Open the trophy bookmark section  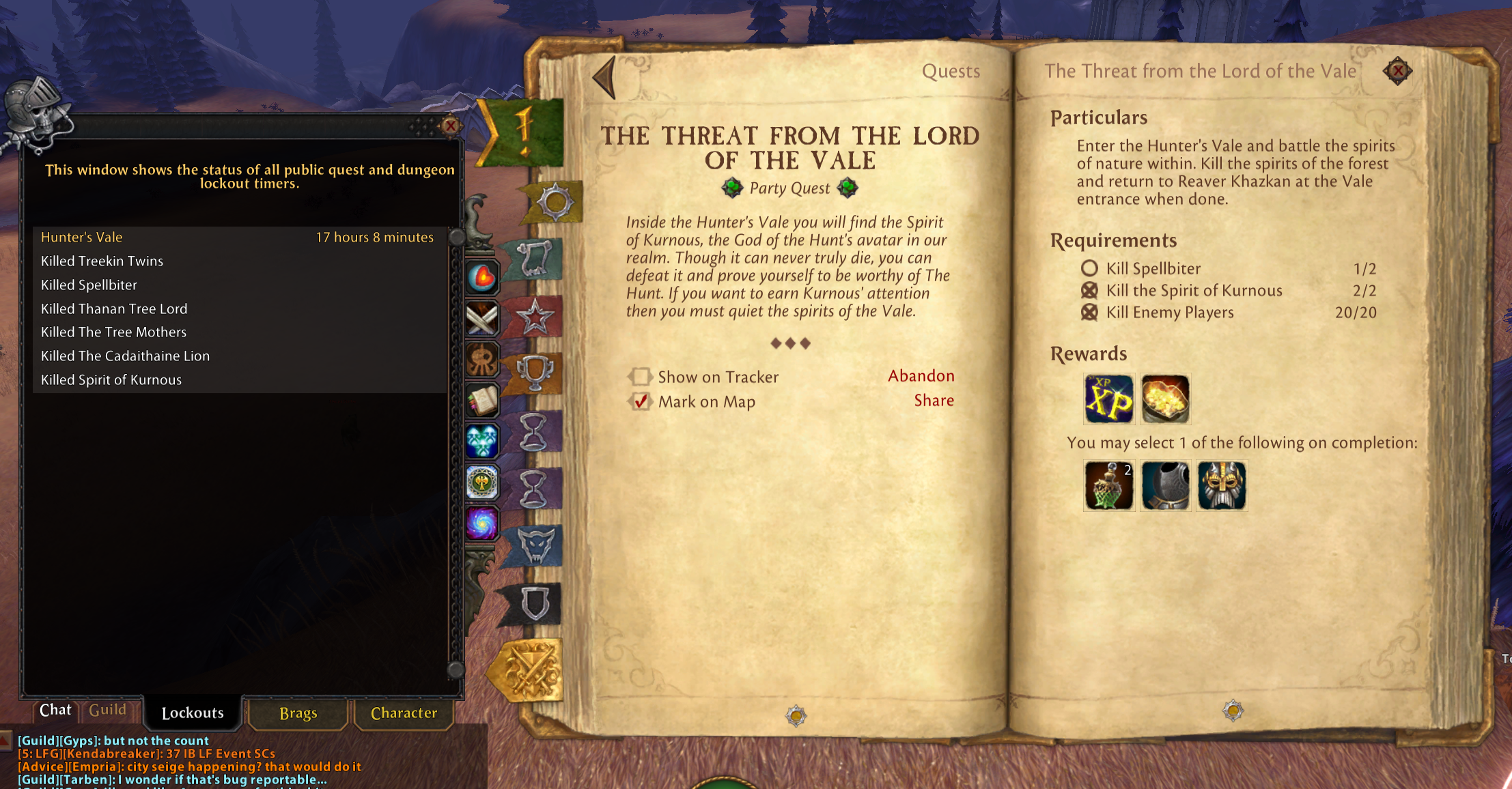(535, 372)
